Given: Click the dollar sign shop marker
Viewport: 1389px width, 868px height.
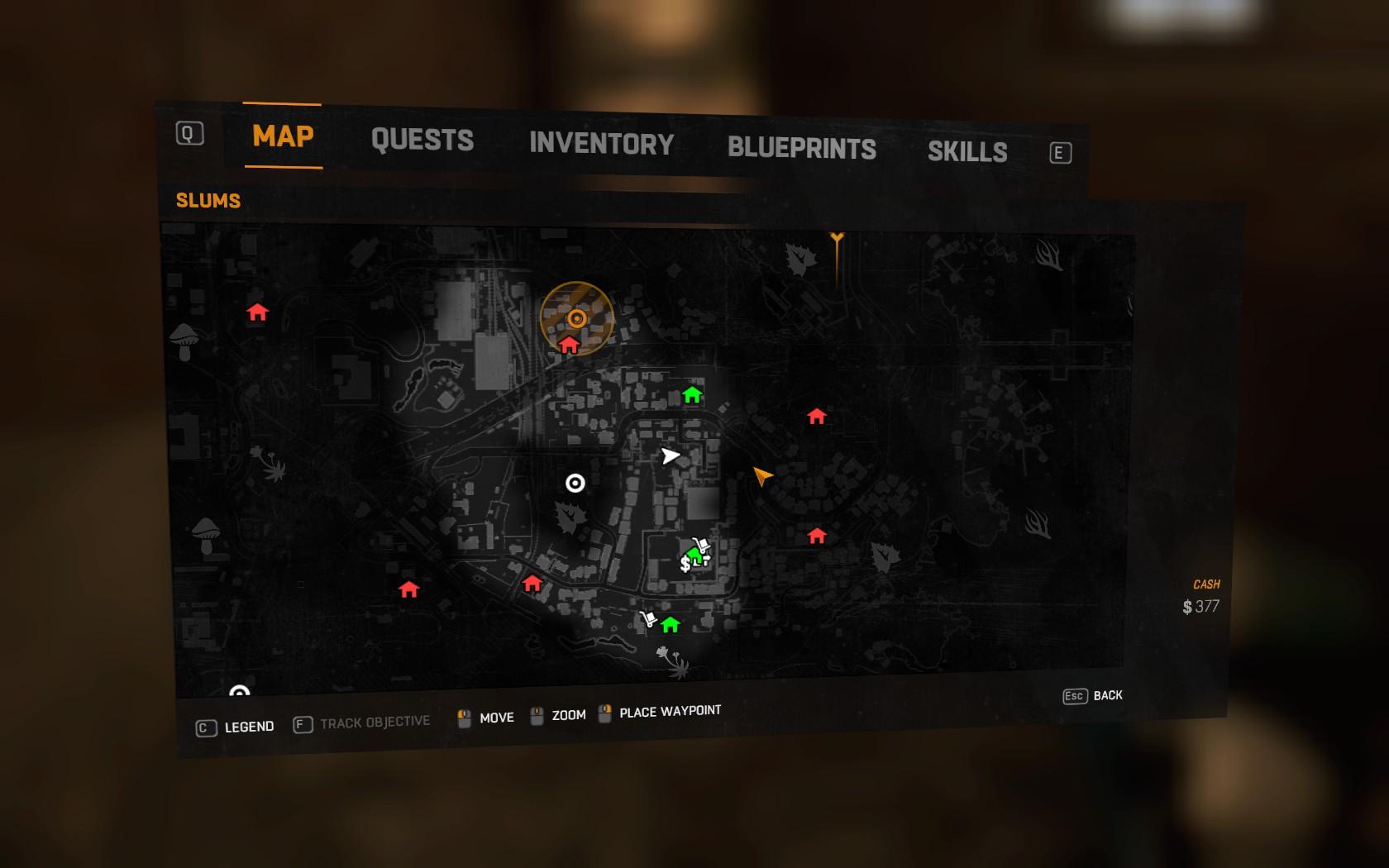Looking at the screenshot, I should click(x=685, y=565).
